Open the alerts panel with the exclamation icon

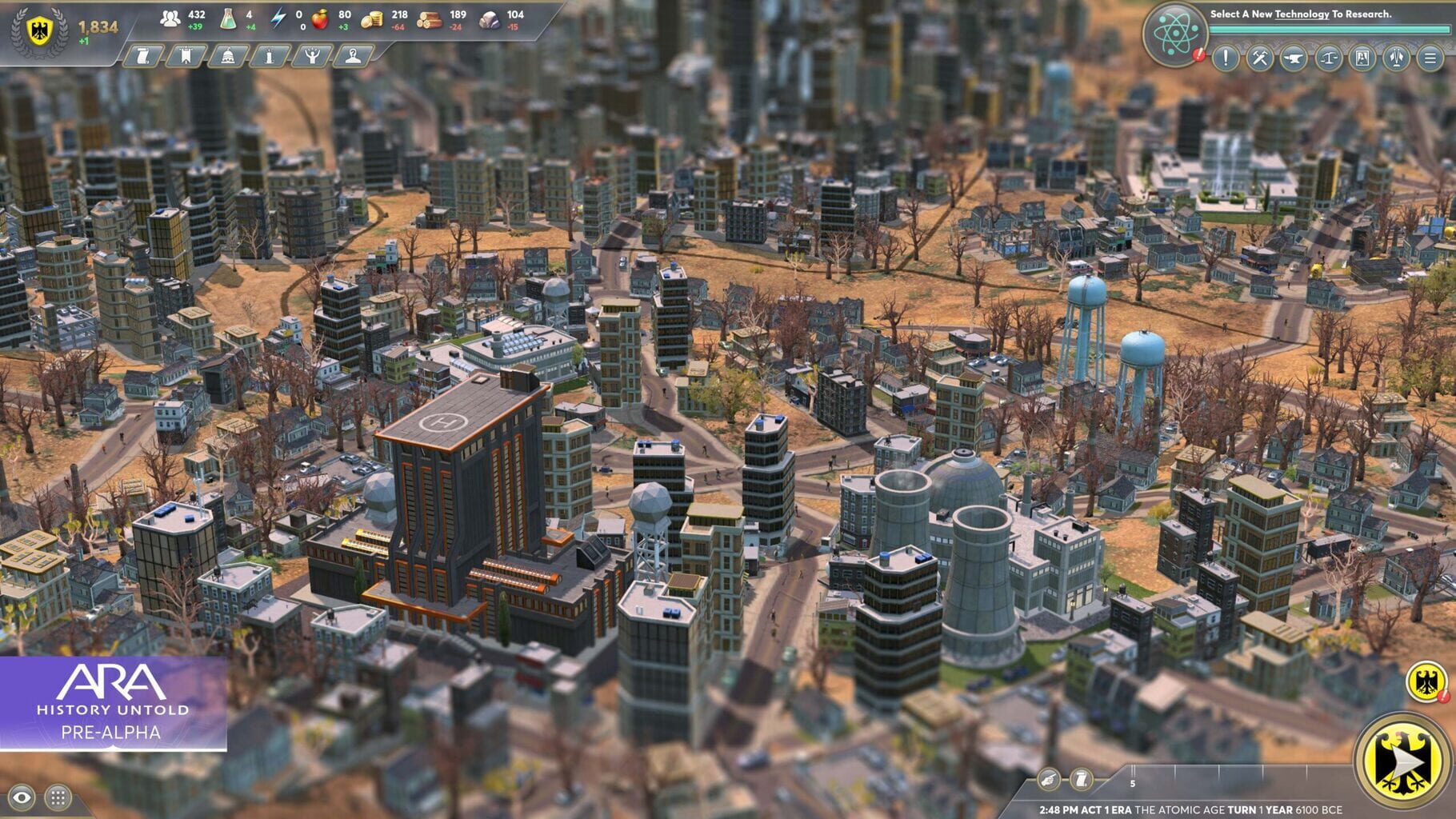[1225, 58]
